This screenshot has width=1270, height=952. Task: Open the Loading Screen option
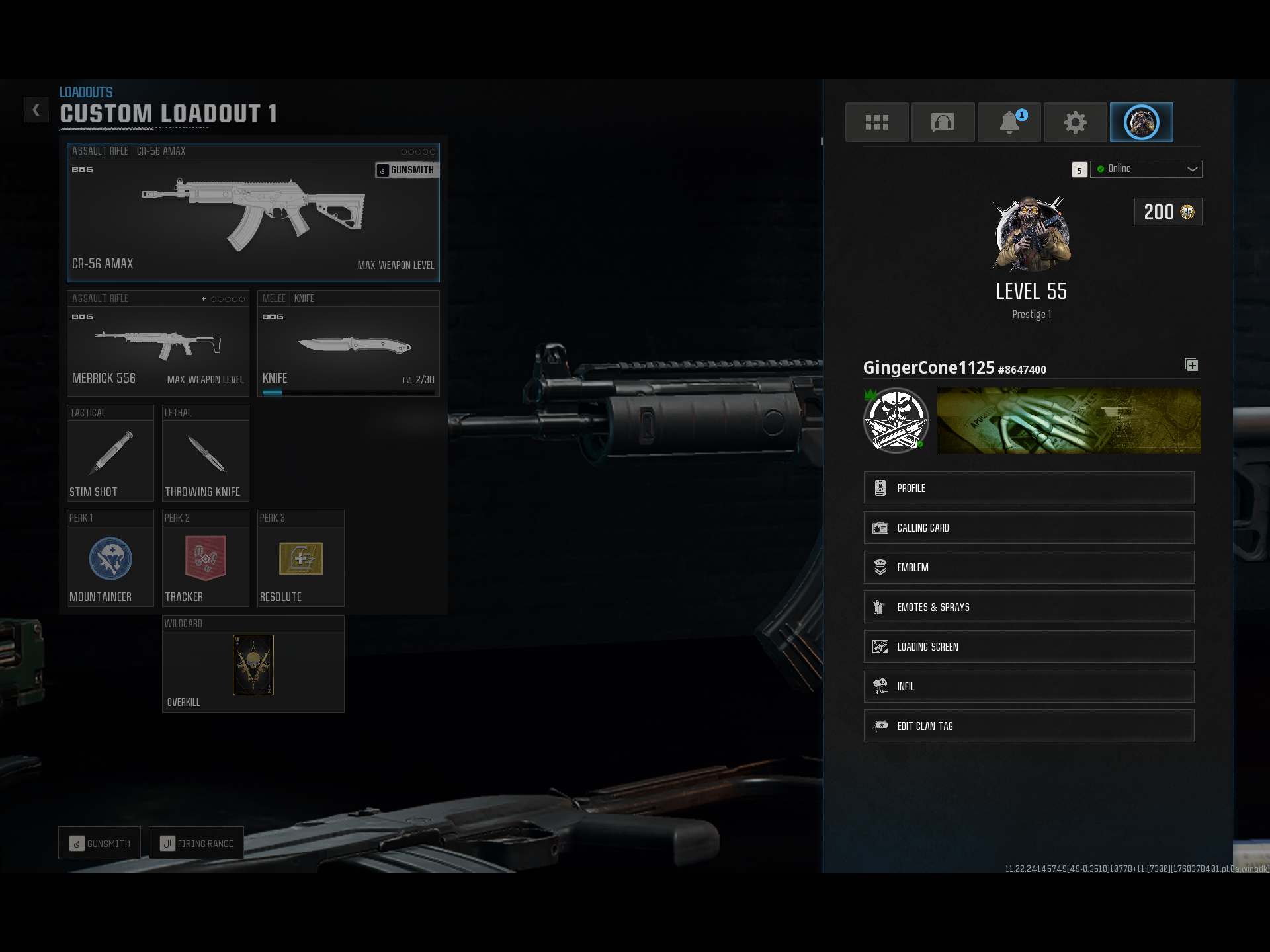tap(1028, 647)
